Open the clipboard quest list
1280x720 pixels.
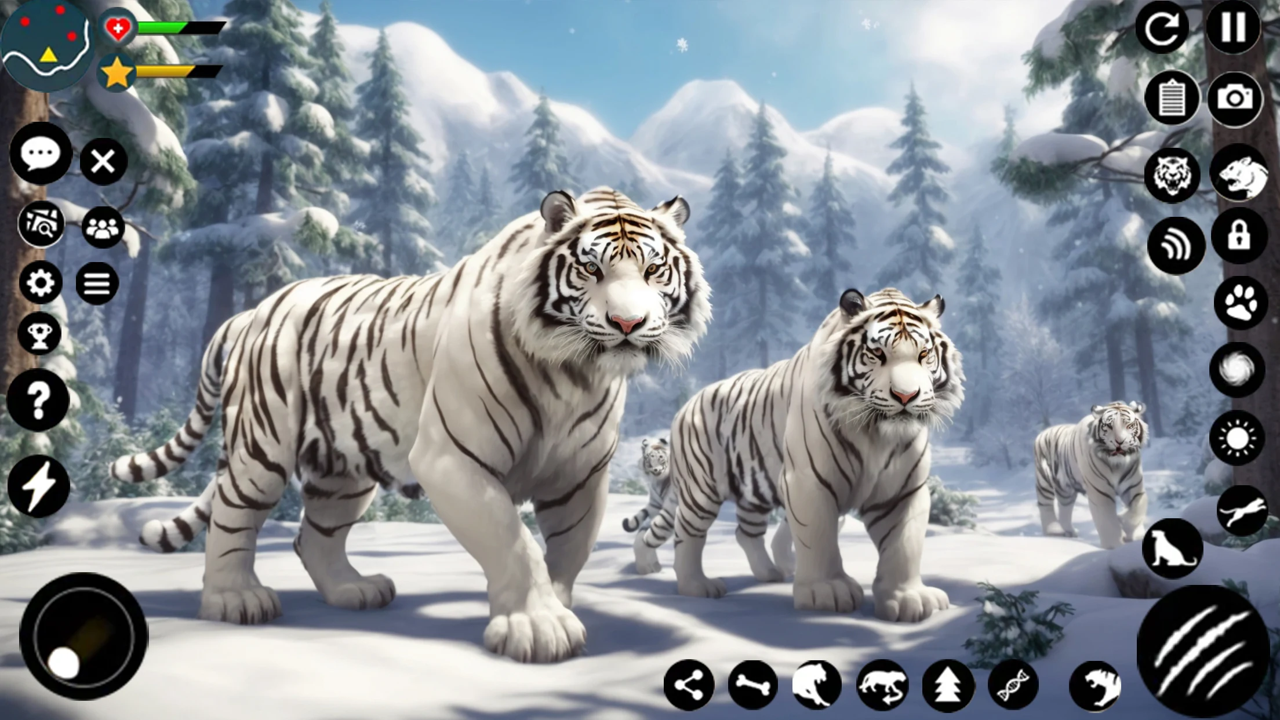click(1172, 98)
